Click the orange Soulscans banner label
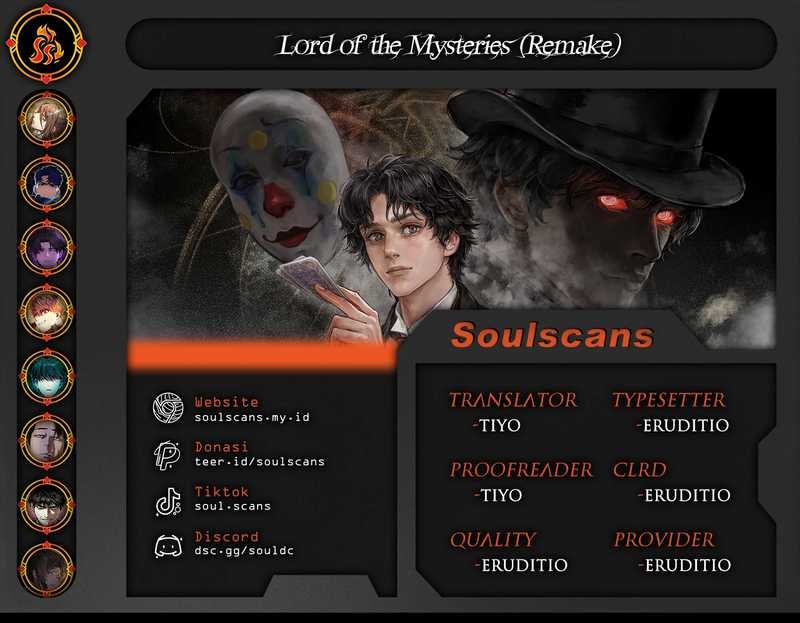The height and width of the screenshot is (623, 800). [552, 335]
